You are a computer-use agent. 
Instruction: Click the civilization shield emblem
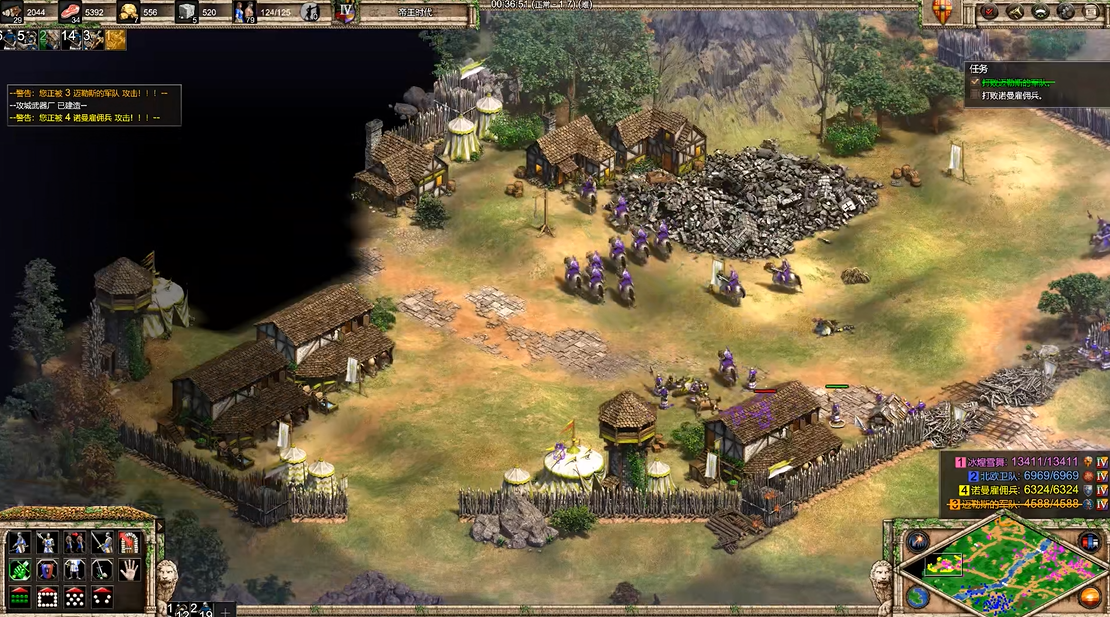point(942,11)
